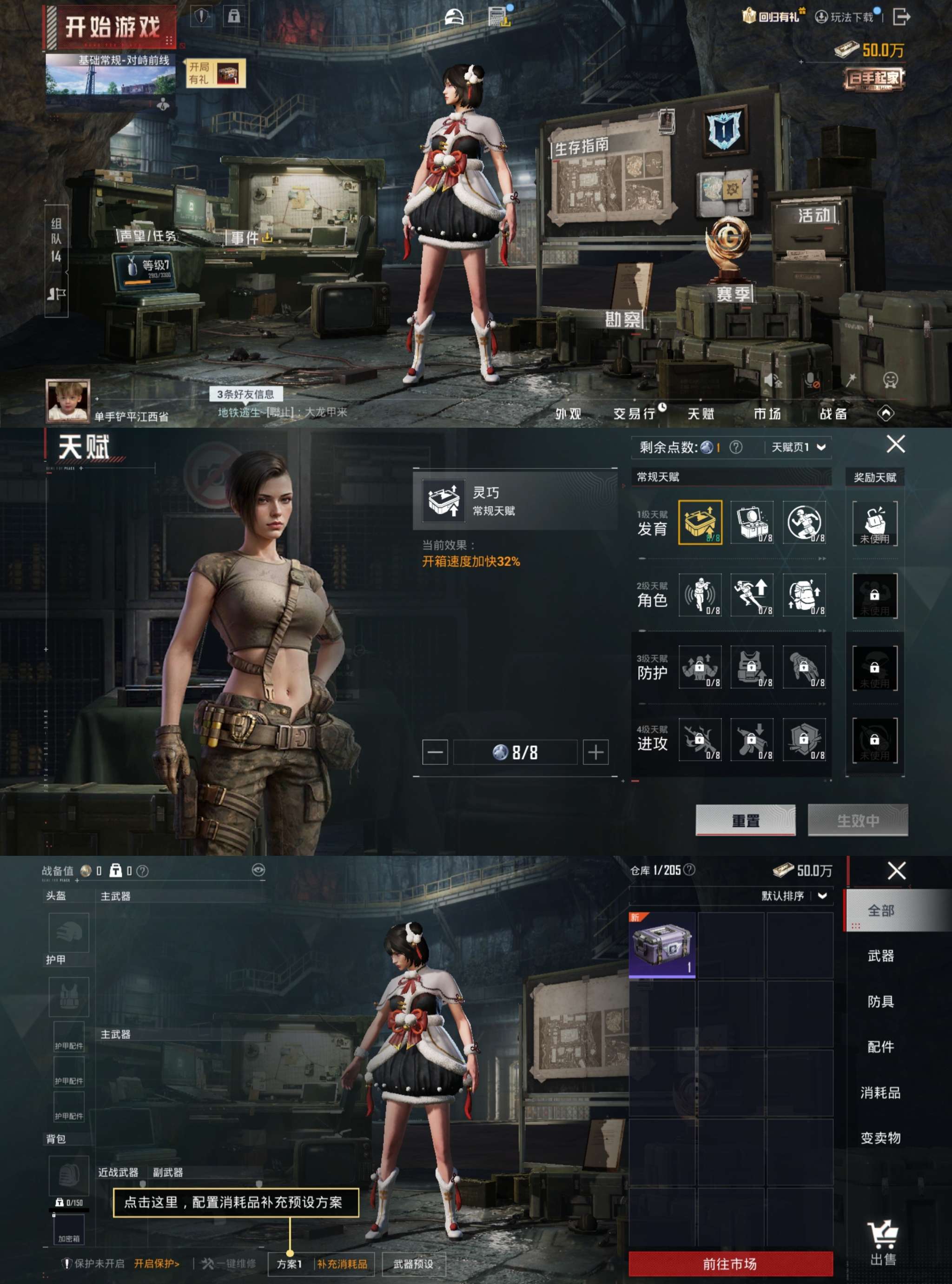This screenshot has width=952, height=1284.
Task: Open the 市场 market menu
Action: pyautogui.click(x=767, y=413)
